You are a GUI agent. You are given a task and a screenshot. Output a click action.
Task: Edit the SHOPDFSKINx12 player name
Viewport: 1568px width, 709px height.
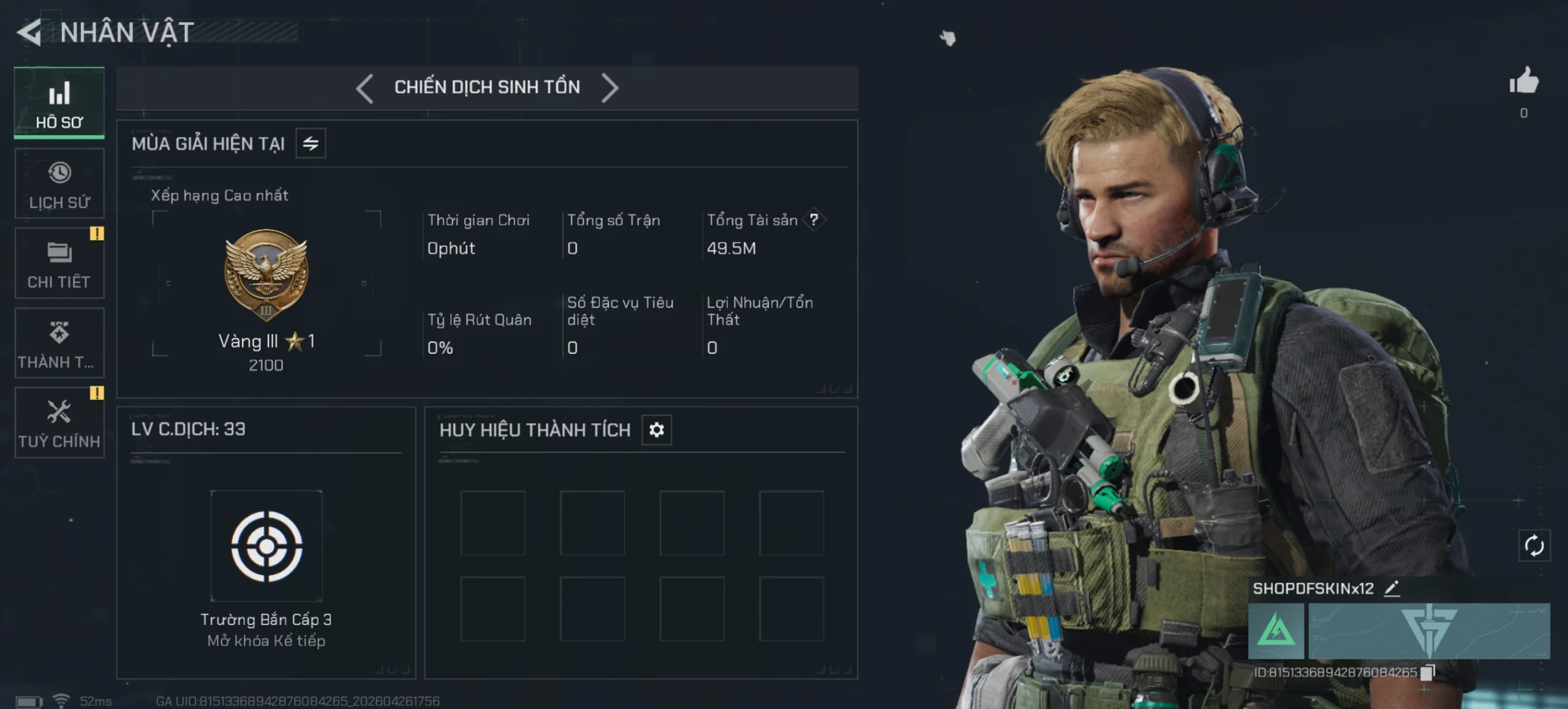pos(1392,588)
